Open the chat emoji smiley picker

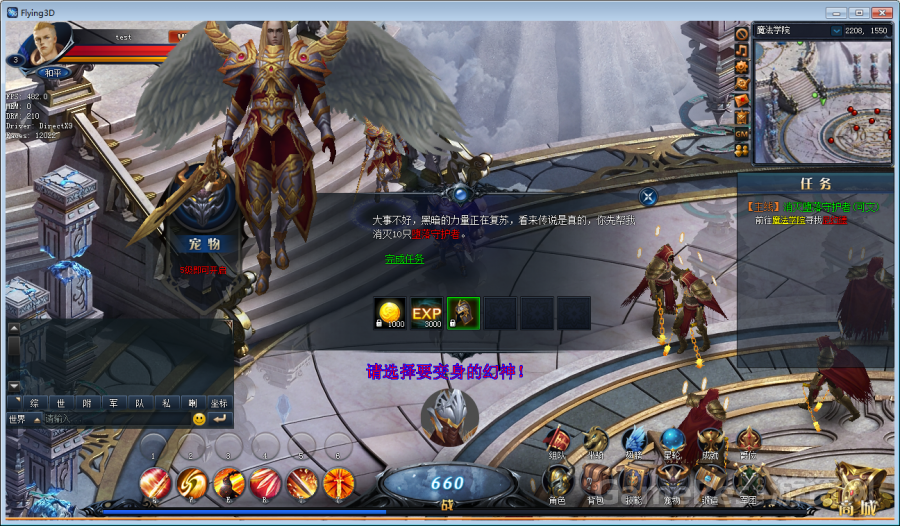click(200, 418)
